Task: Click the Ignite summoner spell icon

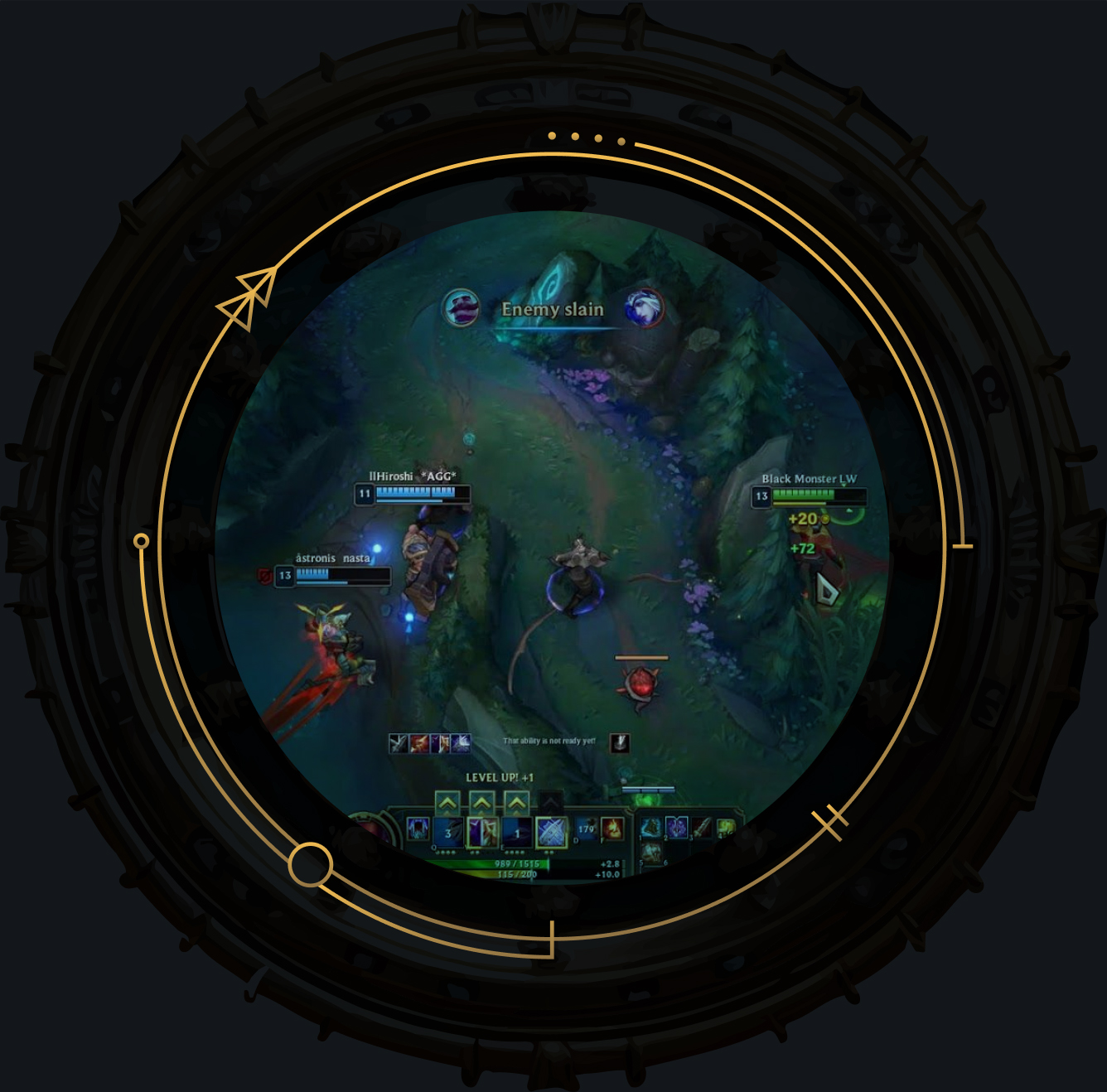Action: click(612, 829)
